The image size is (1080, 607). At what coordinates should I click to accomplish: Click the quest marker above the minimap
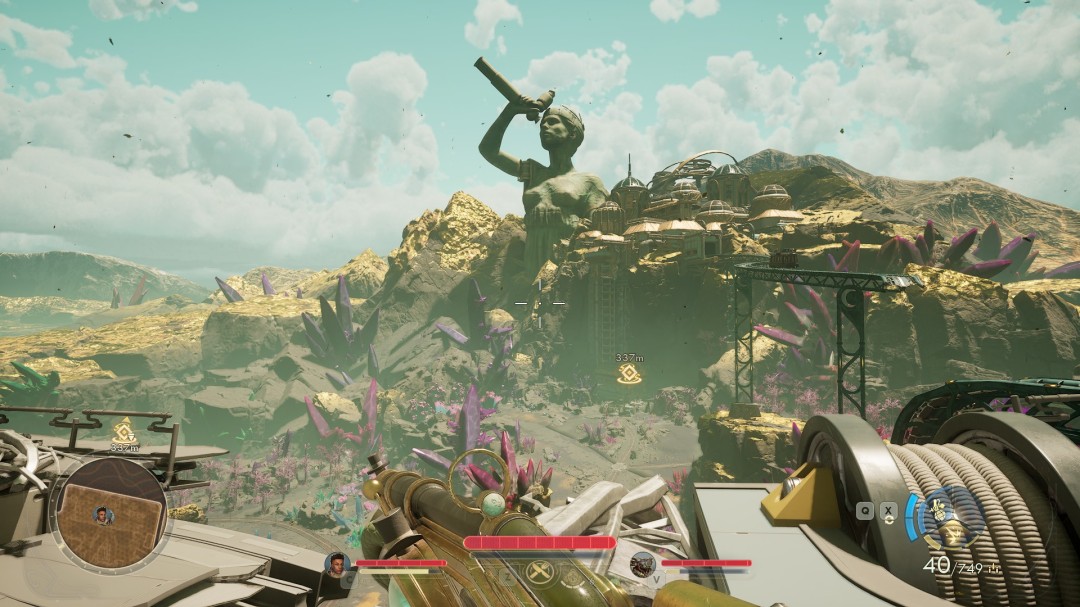124,430
